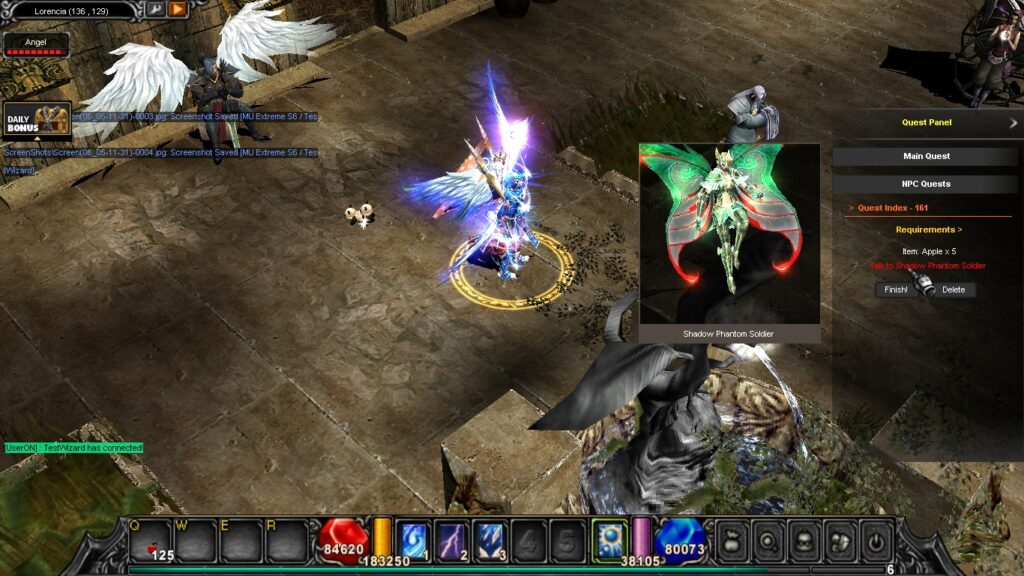1024x576 pixels.
Task: Select the active blue orb skill
Action: (x=609, y=539)
